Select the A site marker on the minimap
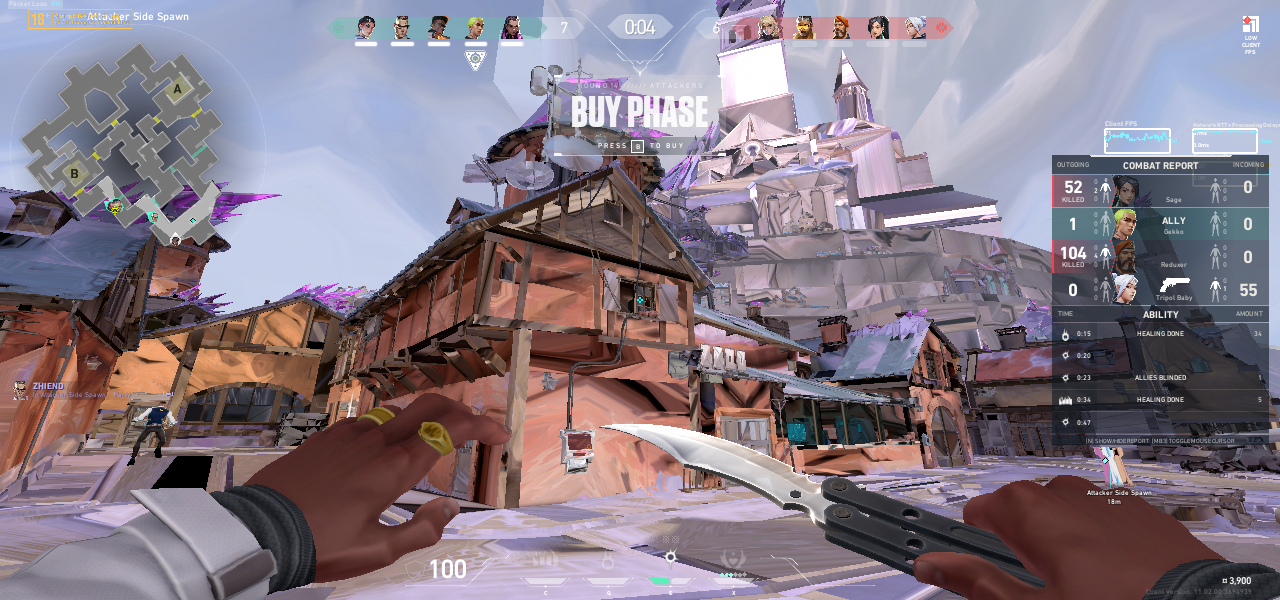1280x600 pixels. pyautogui.click(x=178, y=89)
